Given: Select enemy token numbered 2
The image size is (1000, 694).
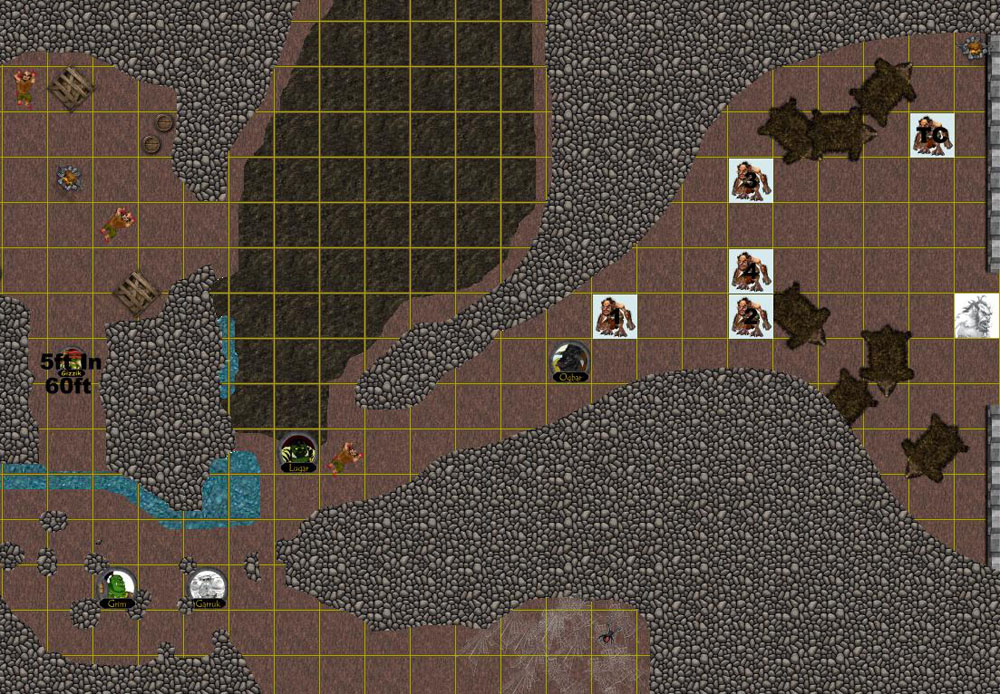Looking at the screenshot, I should click(x=751, y=316).
